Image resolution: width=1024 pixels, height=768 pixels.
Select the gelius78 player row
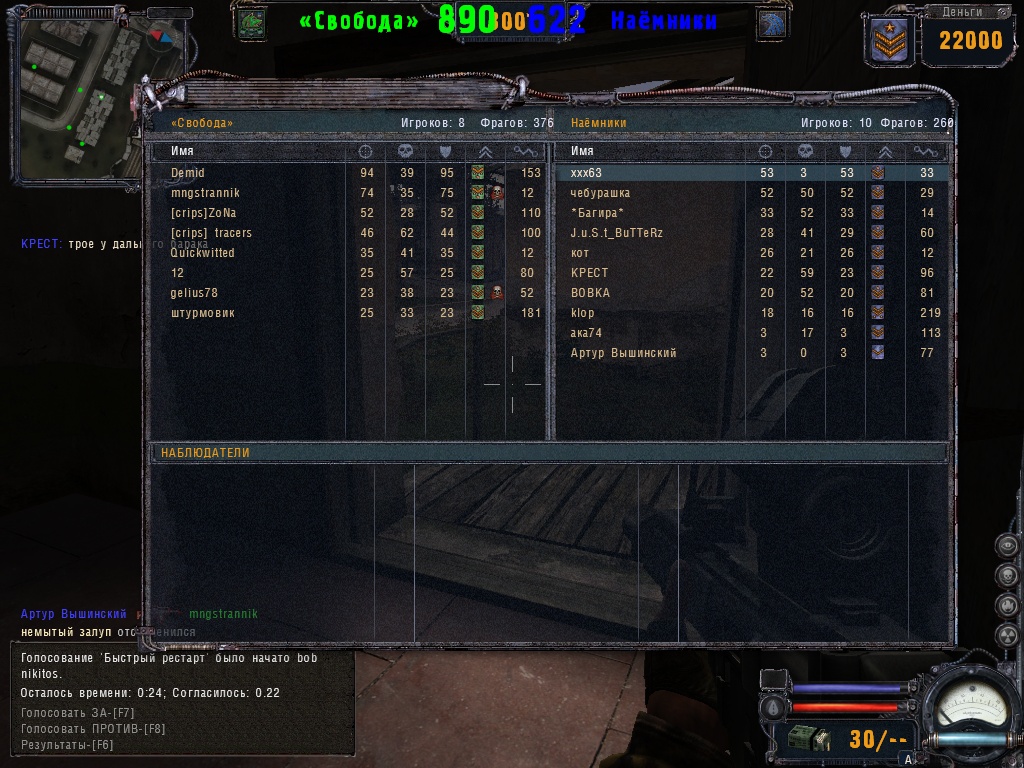(194, 293)
